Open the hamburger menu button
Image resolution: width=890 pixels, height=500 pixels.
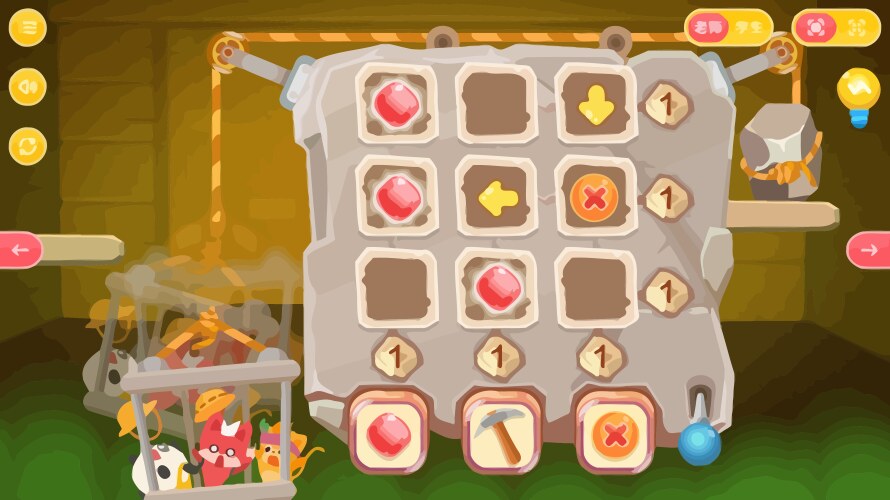[x=28, y=28]
